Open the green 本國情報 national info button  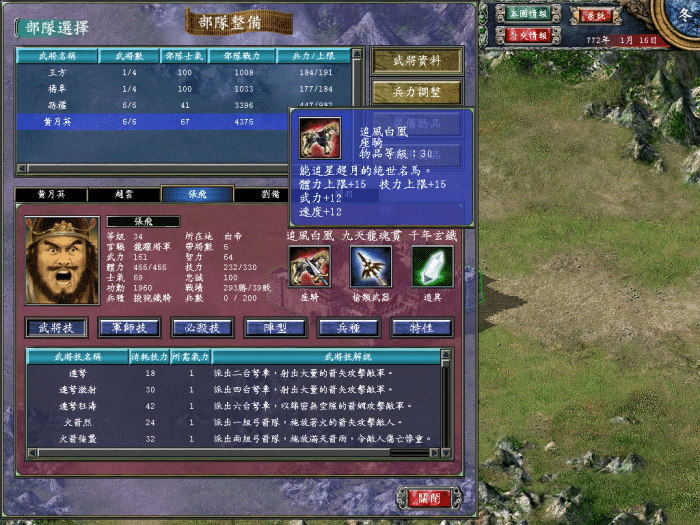(x=528, y=15)
